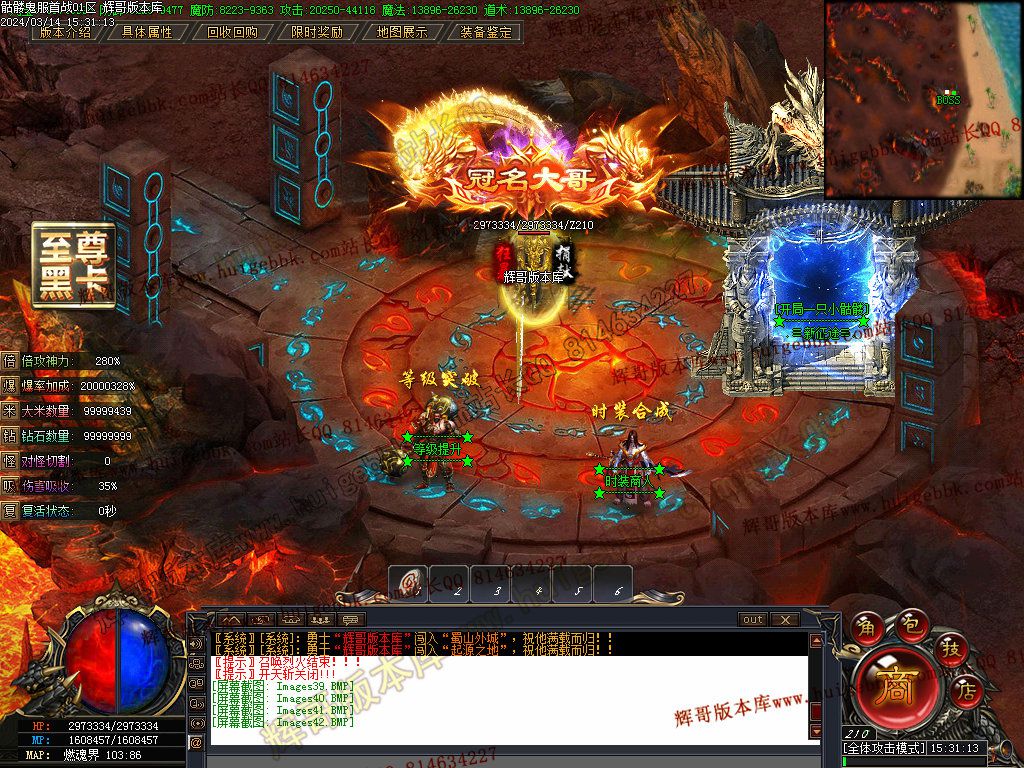
Task: Click the chat window out button
Action: pyautogui.click(x=753, y=620)
